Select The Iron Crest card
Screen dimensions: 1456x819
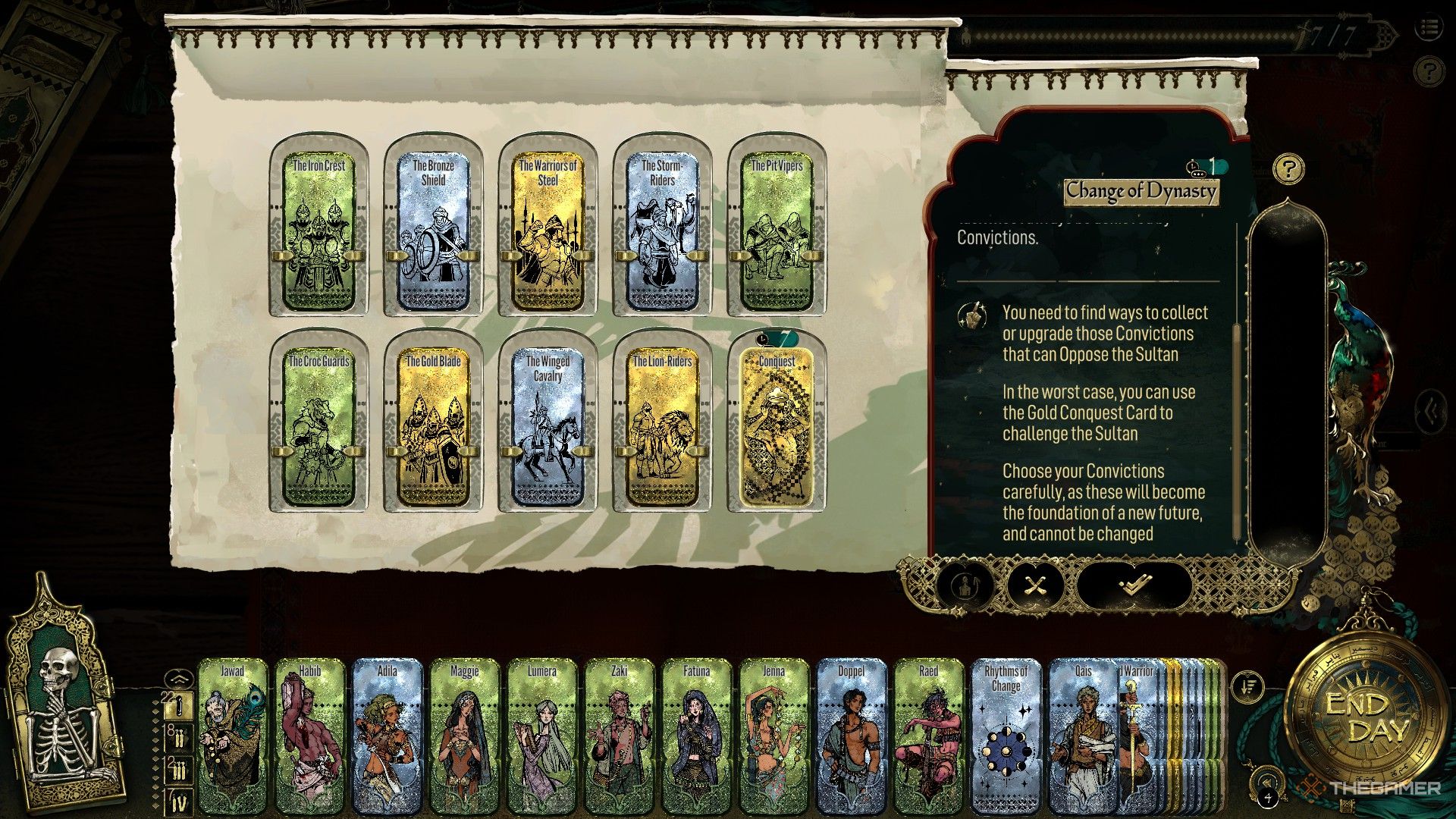318,227
